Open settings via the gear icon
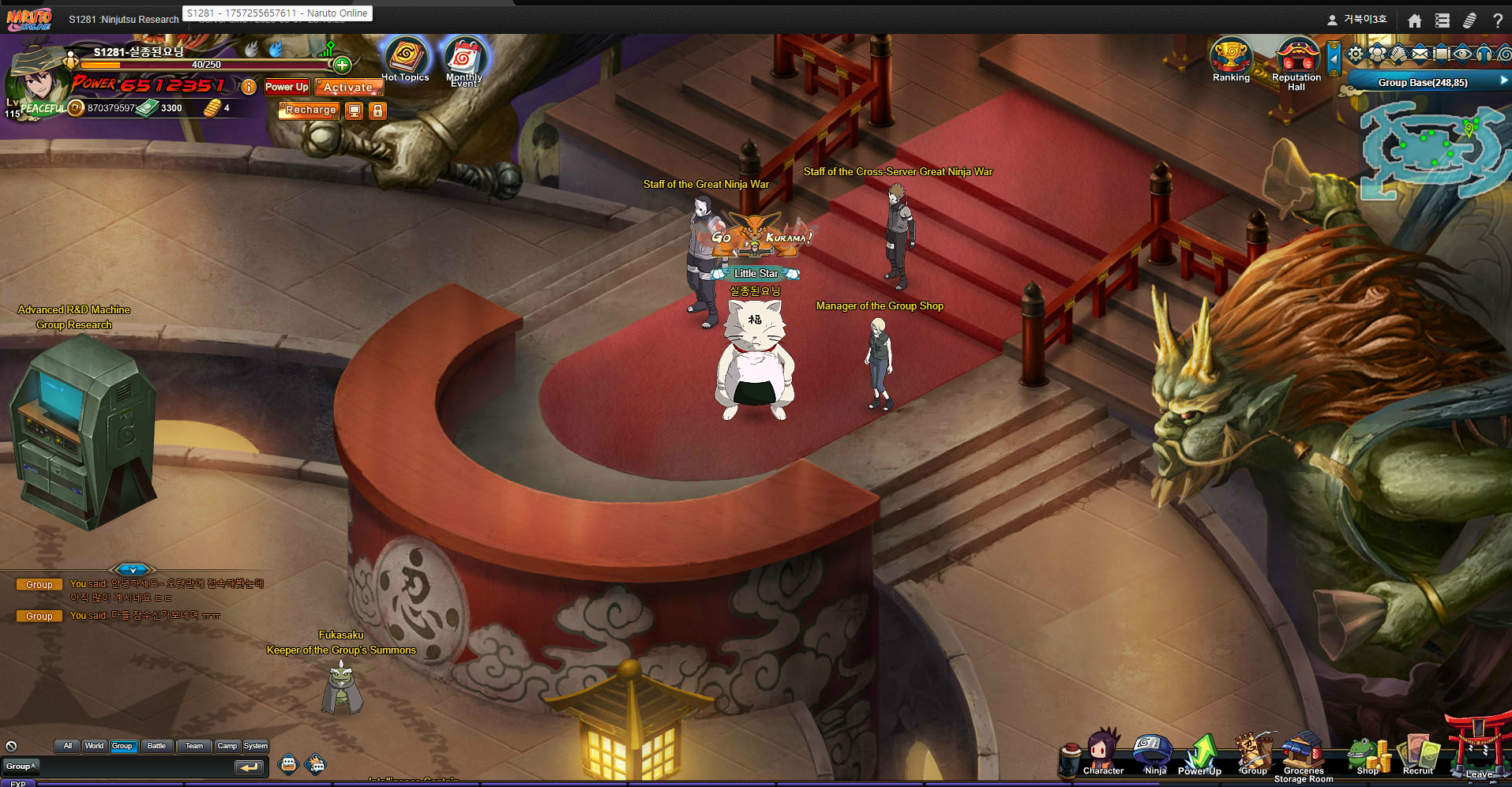This screenshot has width=1512, height=787. point(1356,54)
